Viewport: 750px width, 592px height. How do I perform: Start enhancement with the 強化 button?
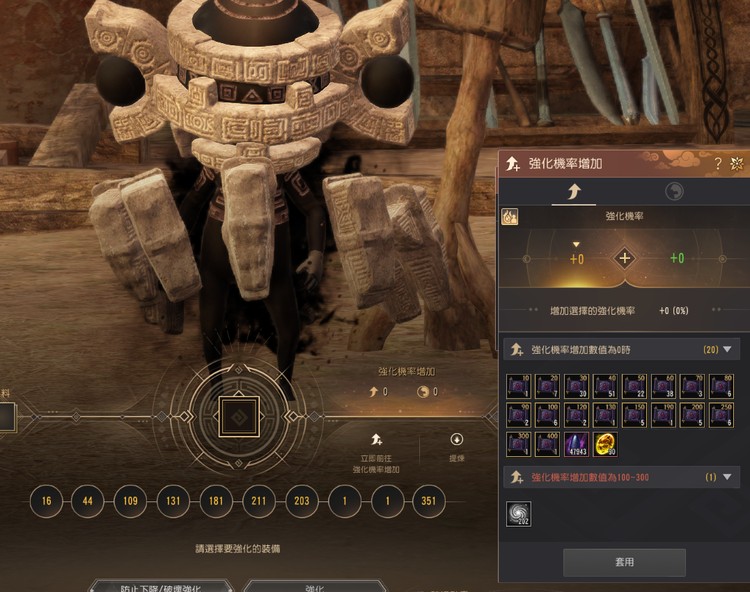tap(314, 585)
